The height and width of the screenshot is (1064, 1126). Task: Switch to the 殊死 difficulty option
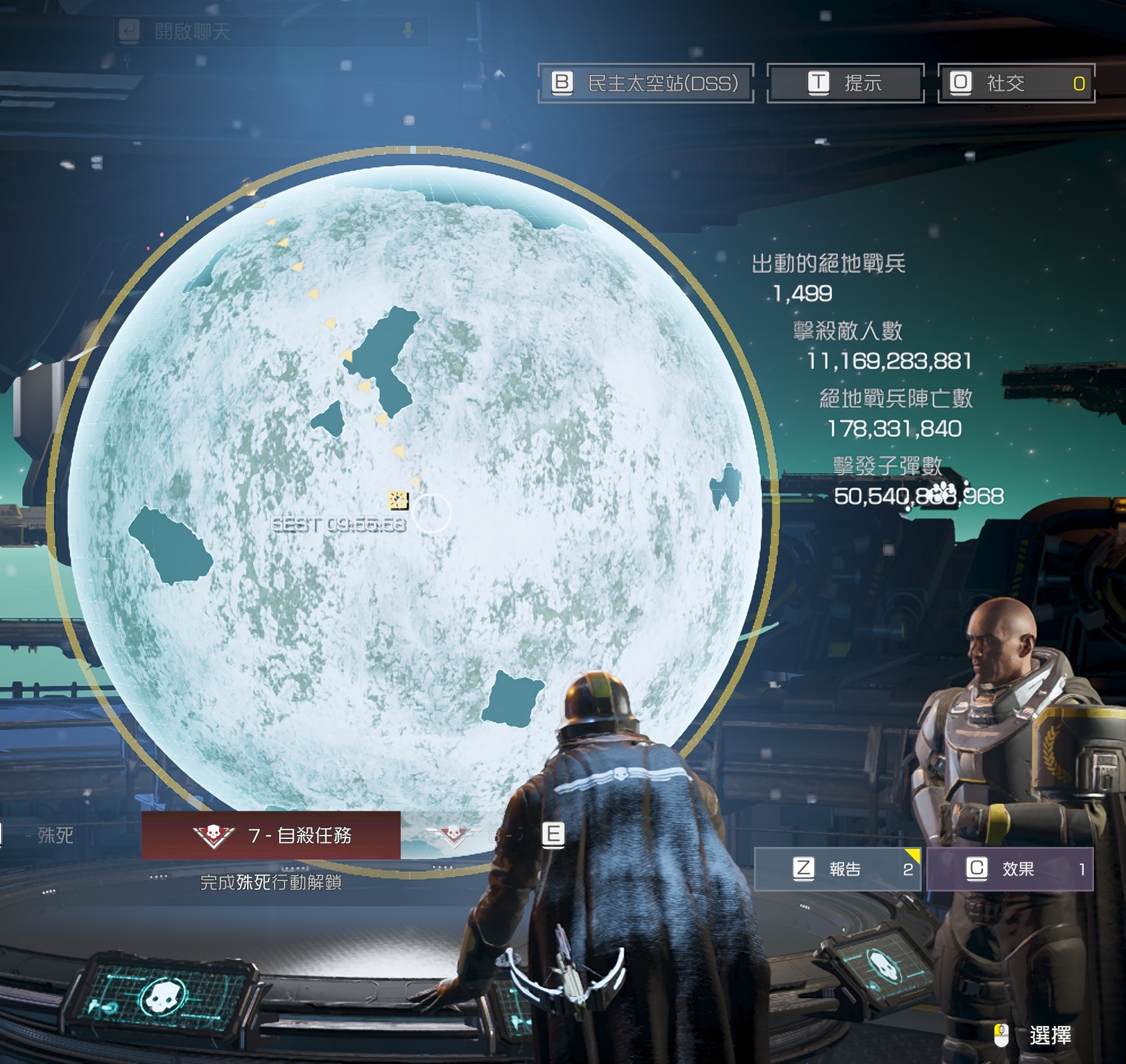point(55,835)
